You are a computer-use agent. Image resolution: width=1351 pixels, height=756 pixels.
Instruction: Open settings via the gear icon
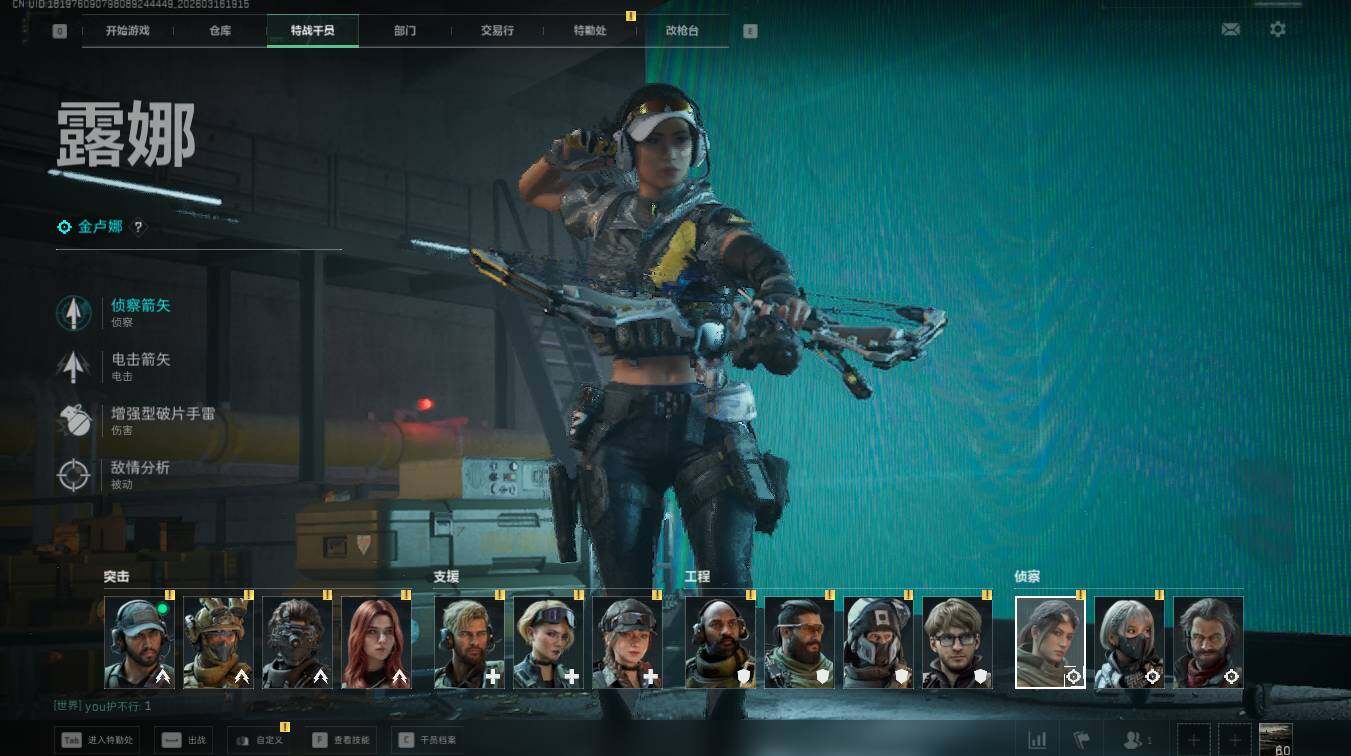(1278, 30)
